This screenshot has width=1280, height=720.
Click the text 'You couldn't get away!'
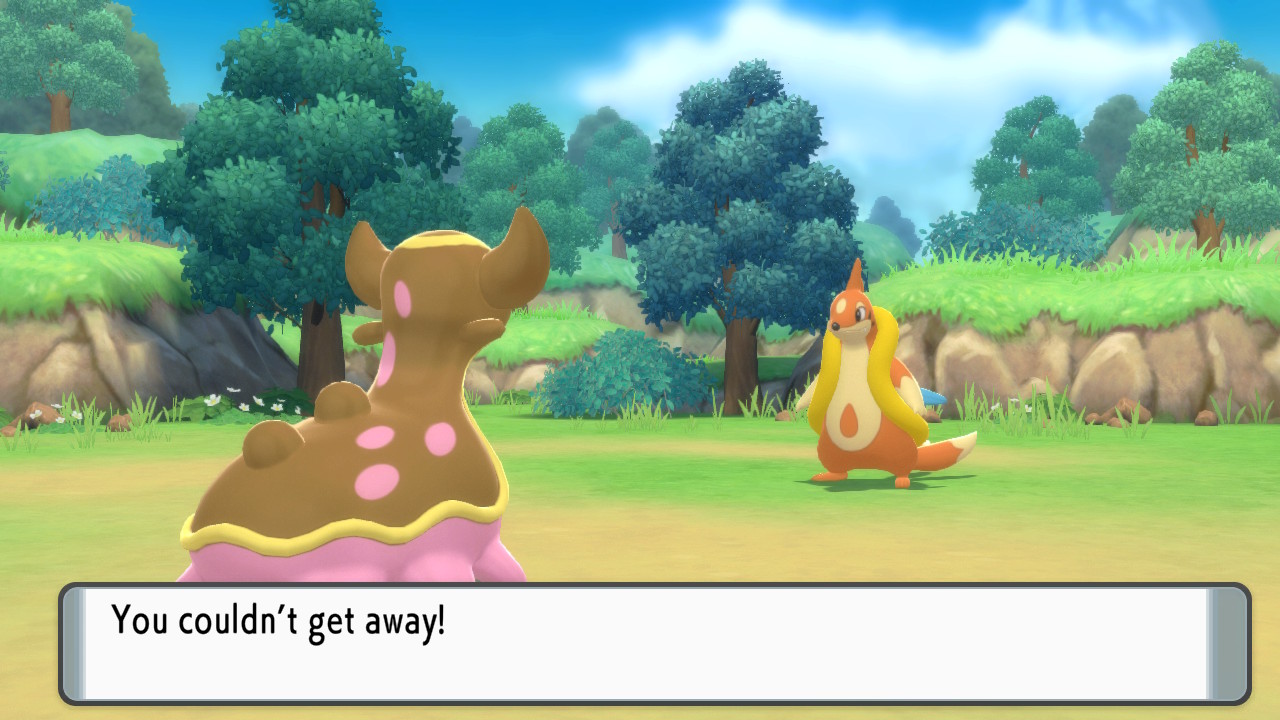280,622
